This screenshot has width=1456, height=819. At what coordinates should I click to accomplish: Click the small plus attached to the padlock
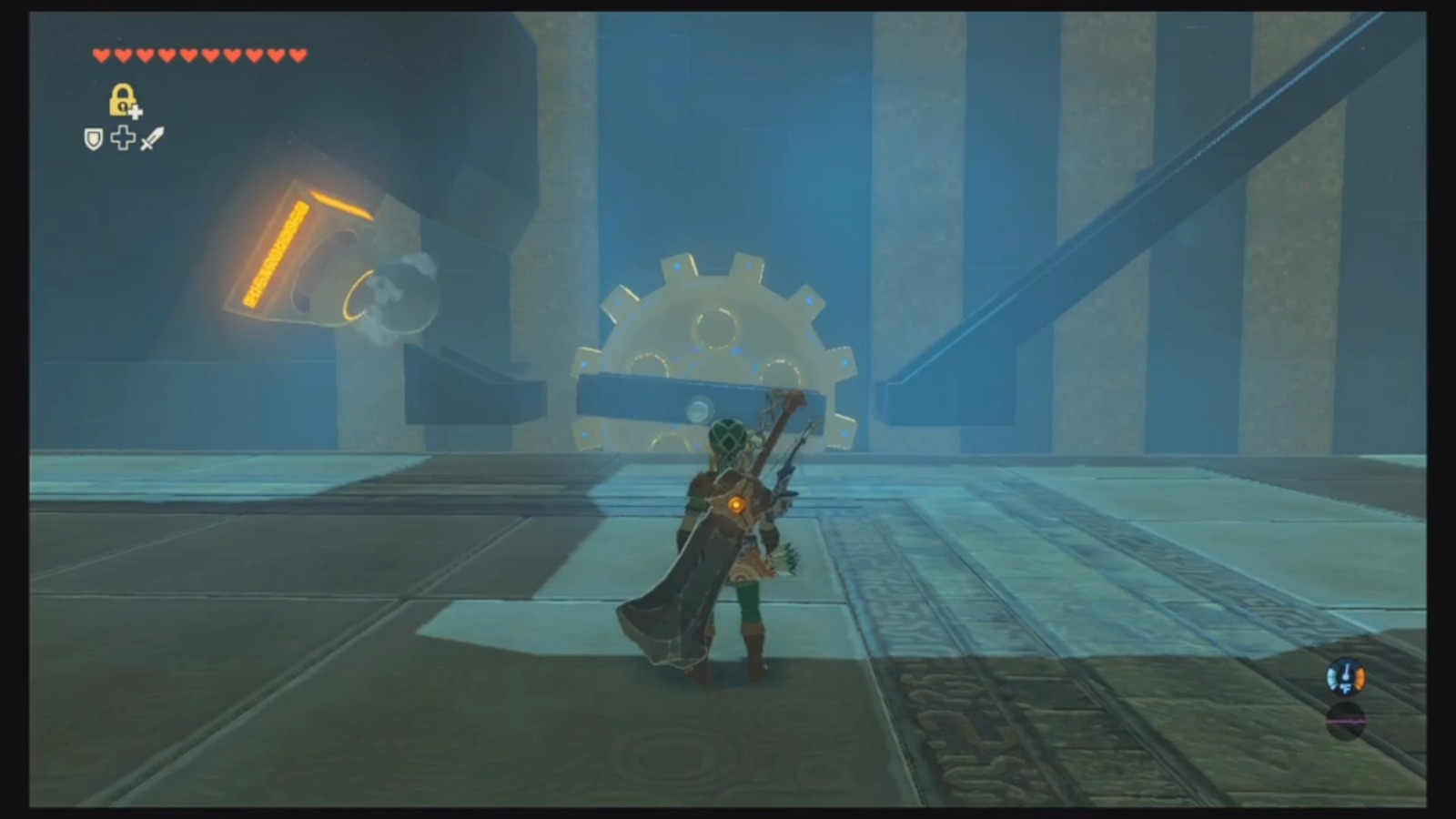point(136,112)
